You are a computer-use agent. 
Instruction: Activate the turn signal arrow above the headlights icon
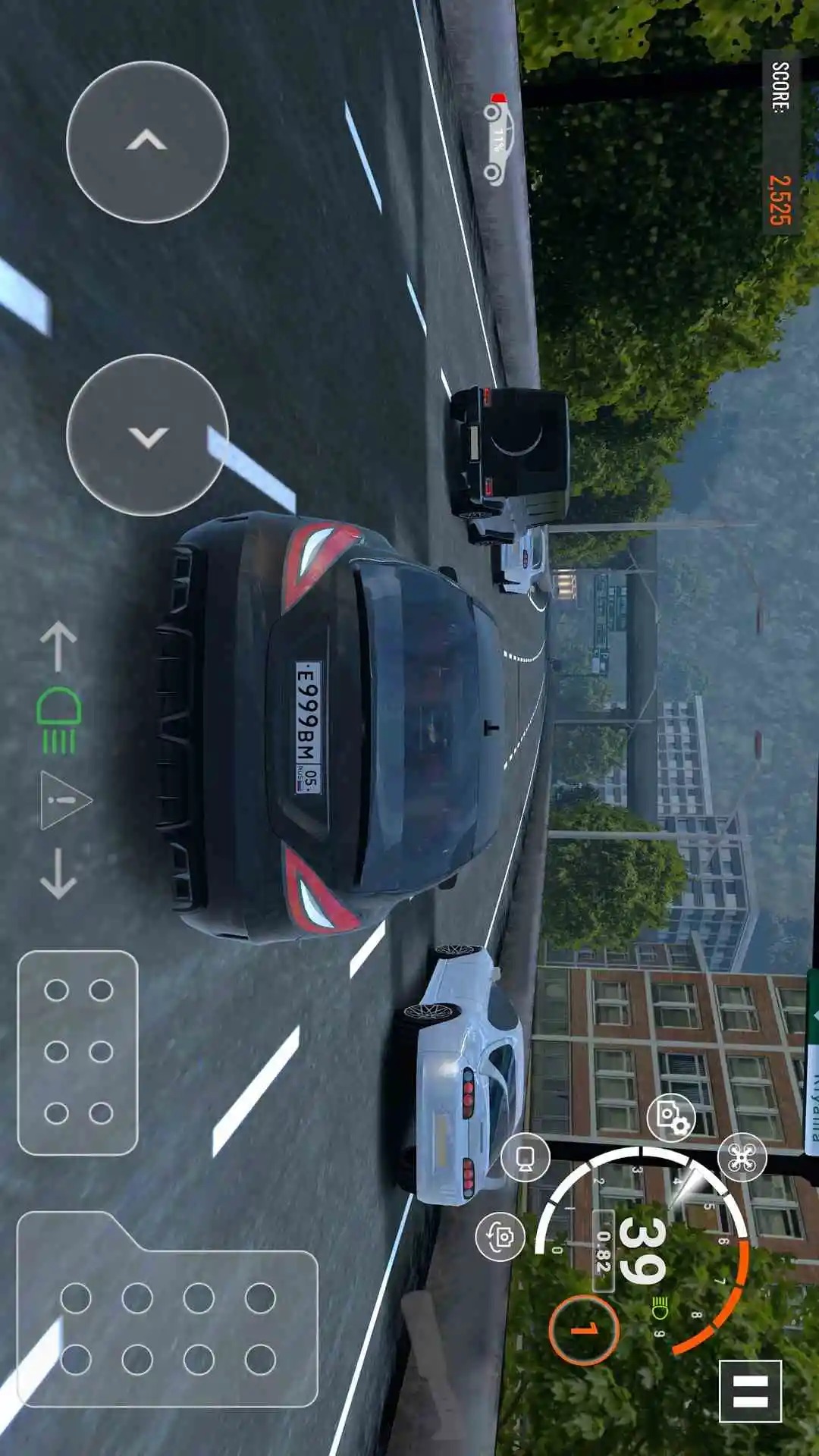coord(58,647)
